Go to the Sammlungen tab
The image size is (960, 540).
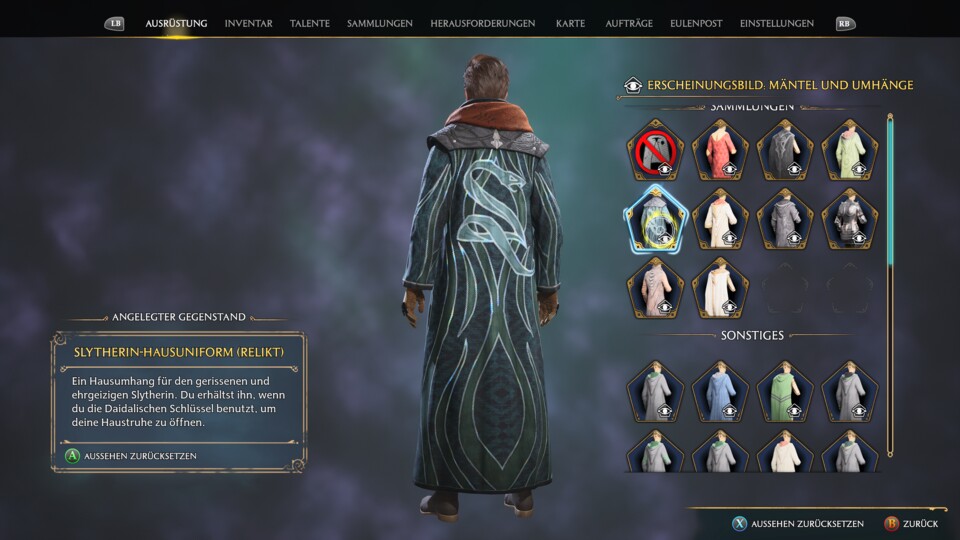pyautogui.click(x=379, y=23)
